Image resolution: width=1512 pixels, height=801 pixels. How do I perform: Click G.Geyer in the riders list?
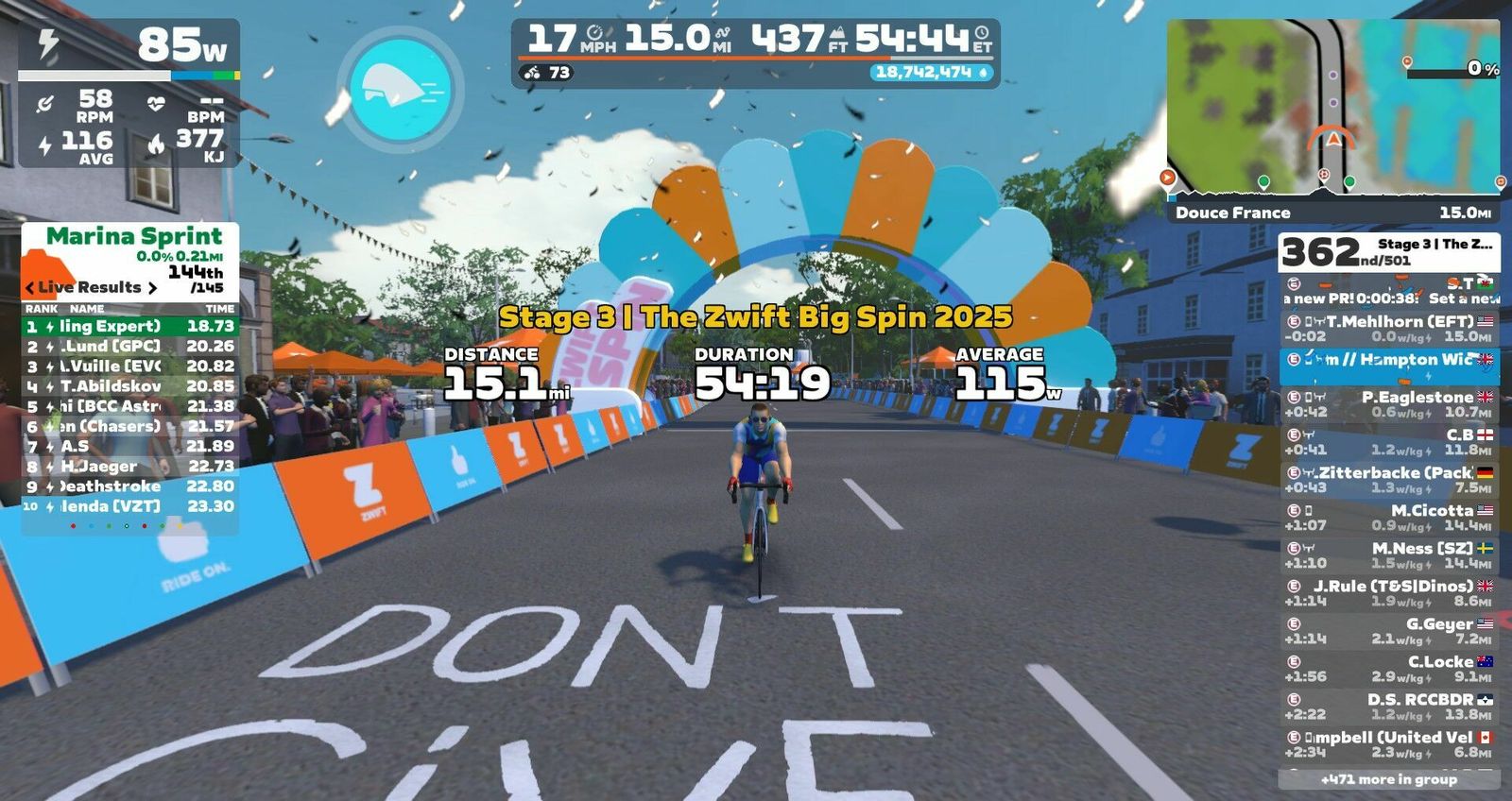point(1388,631)
